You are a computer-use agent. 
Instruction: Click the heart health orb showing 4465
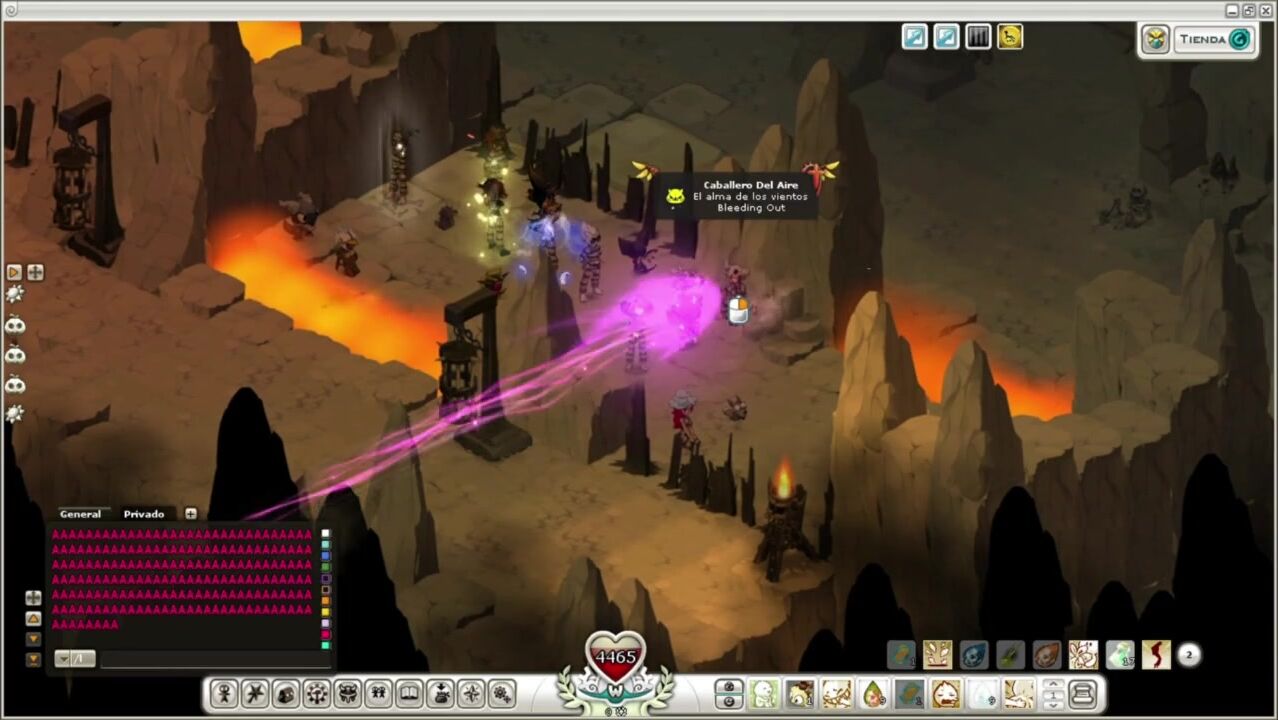tap(615, 657)
